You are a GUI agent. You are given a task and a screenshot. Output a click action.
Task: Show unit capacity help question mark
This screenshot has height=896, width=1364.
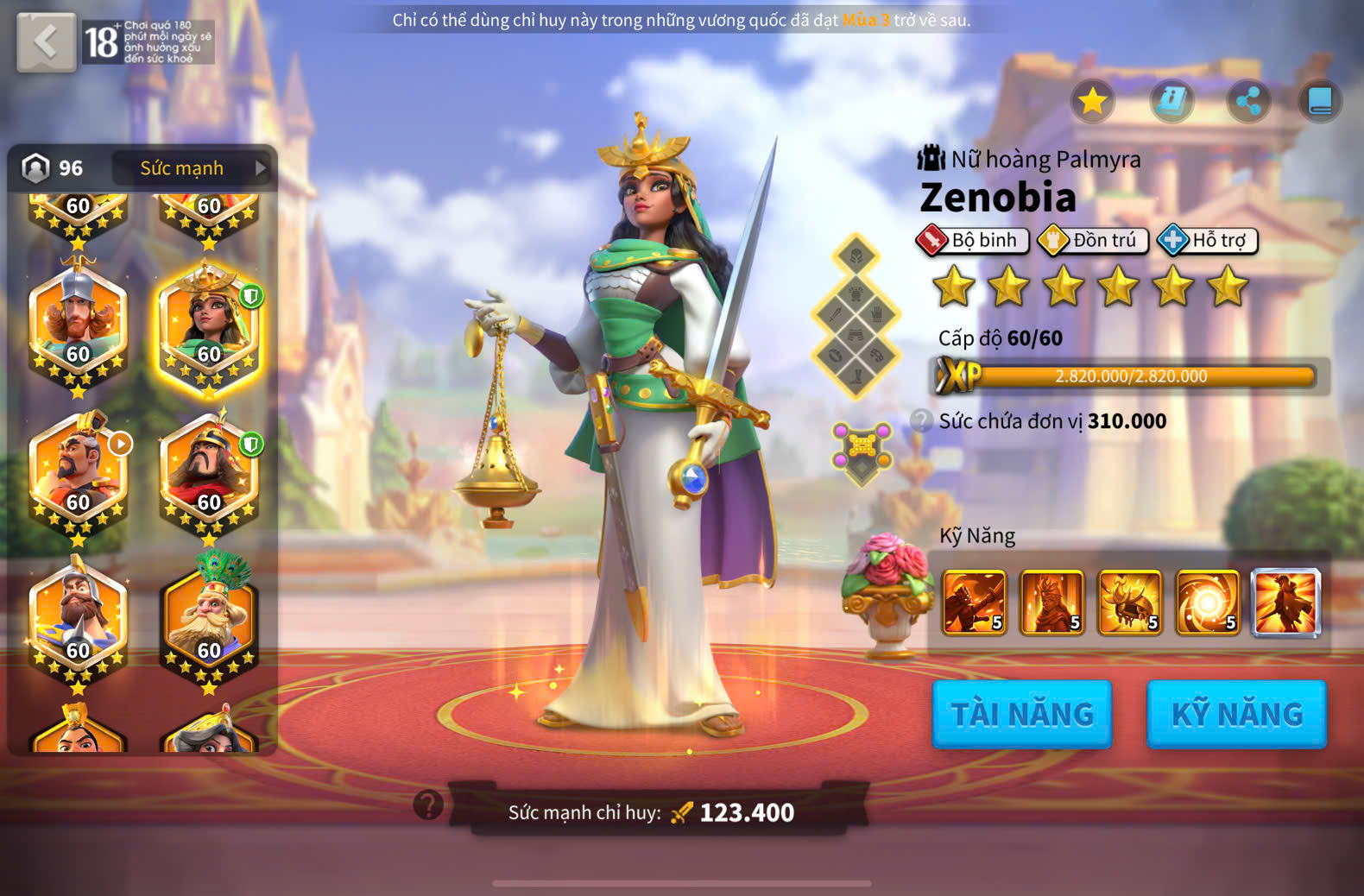921,420
